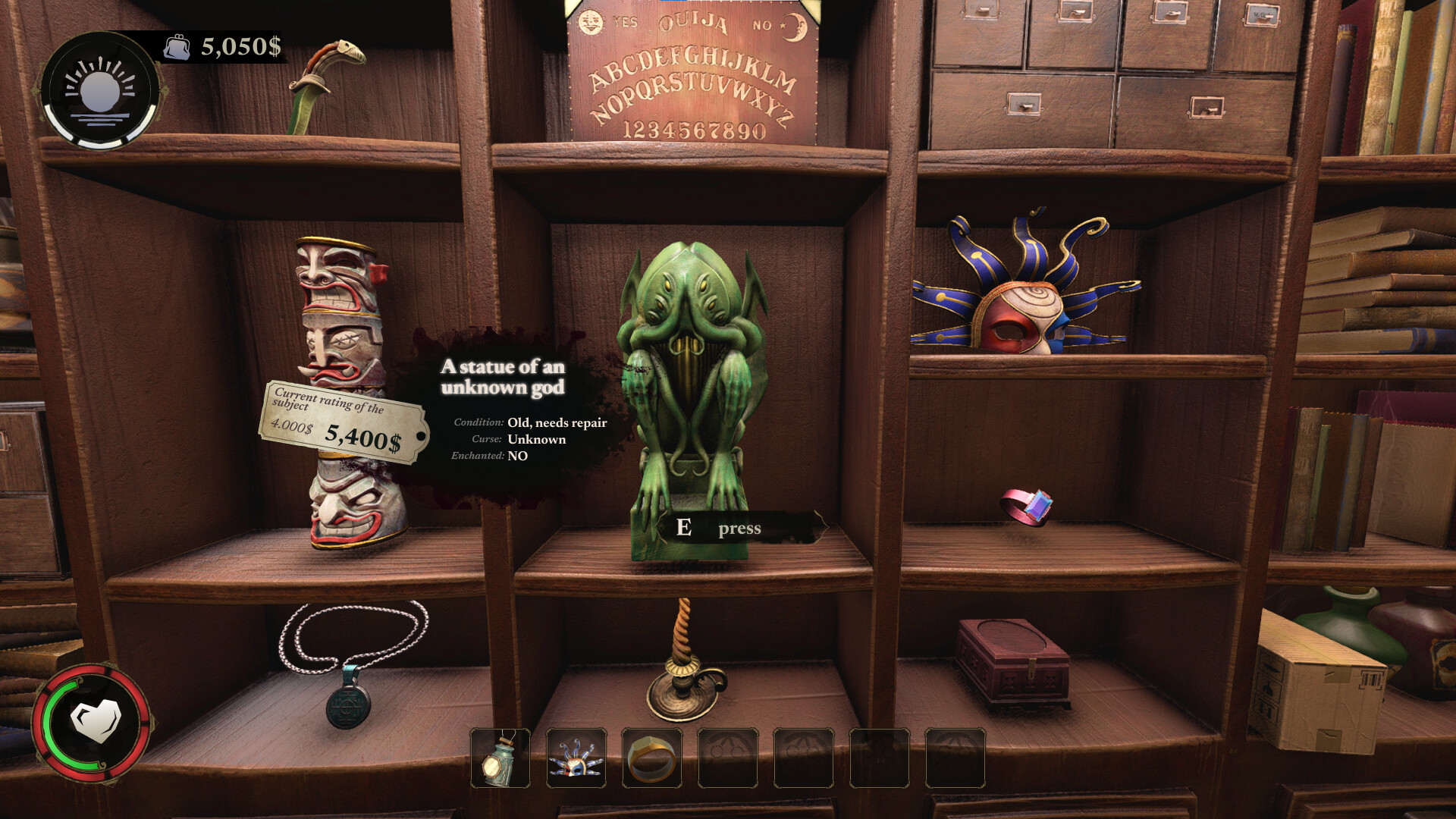Click the heart health icon
This screenshot has width=1456, height=819.
coord(96,719)
